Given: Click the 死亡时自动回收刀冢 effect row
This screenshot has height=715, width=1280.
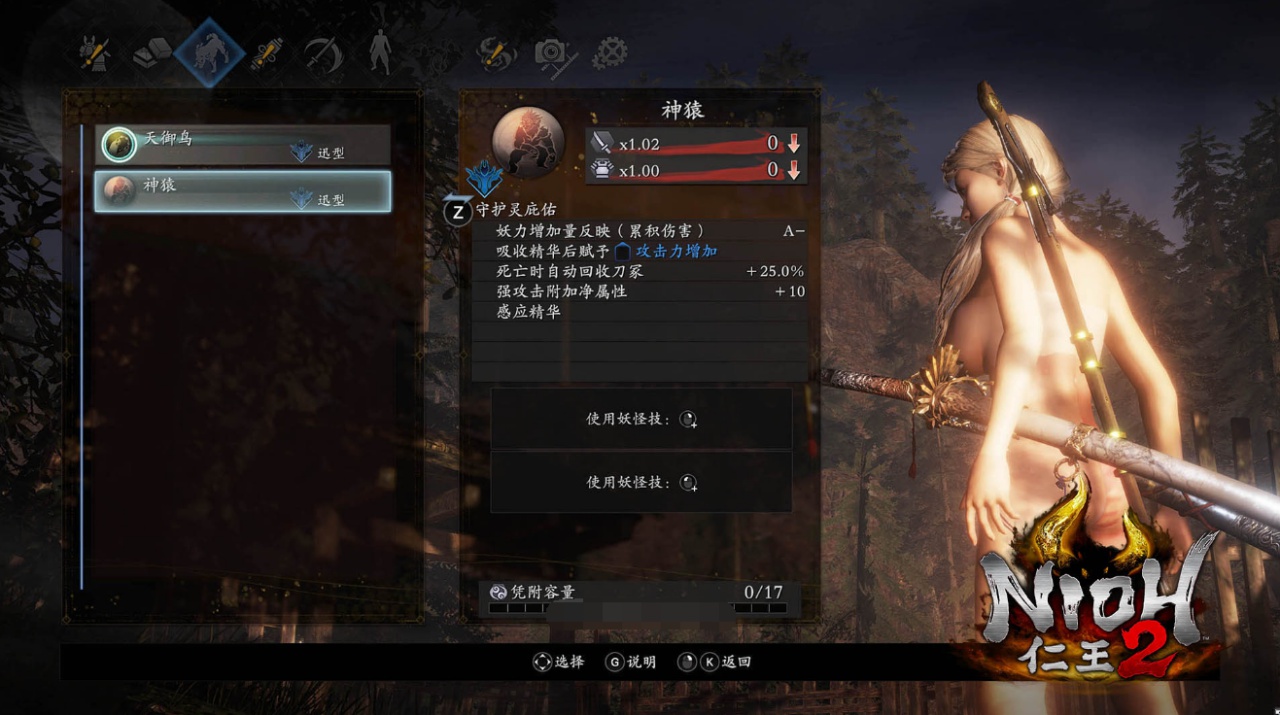Looking at the screenshot, I should click(640, 271).
